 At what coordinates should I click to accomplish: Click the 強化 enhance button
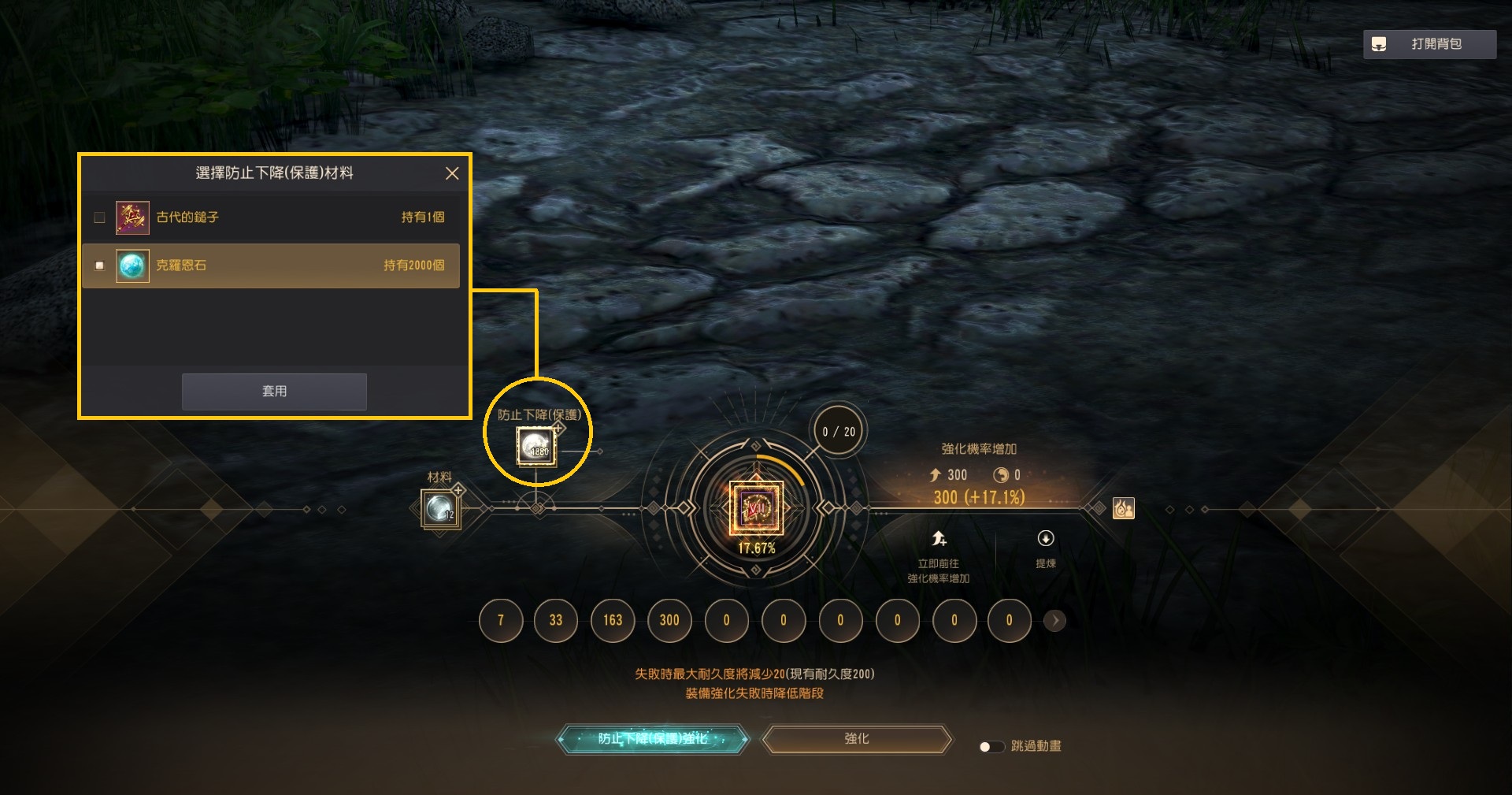pos(857,739)
